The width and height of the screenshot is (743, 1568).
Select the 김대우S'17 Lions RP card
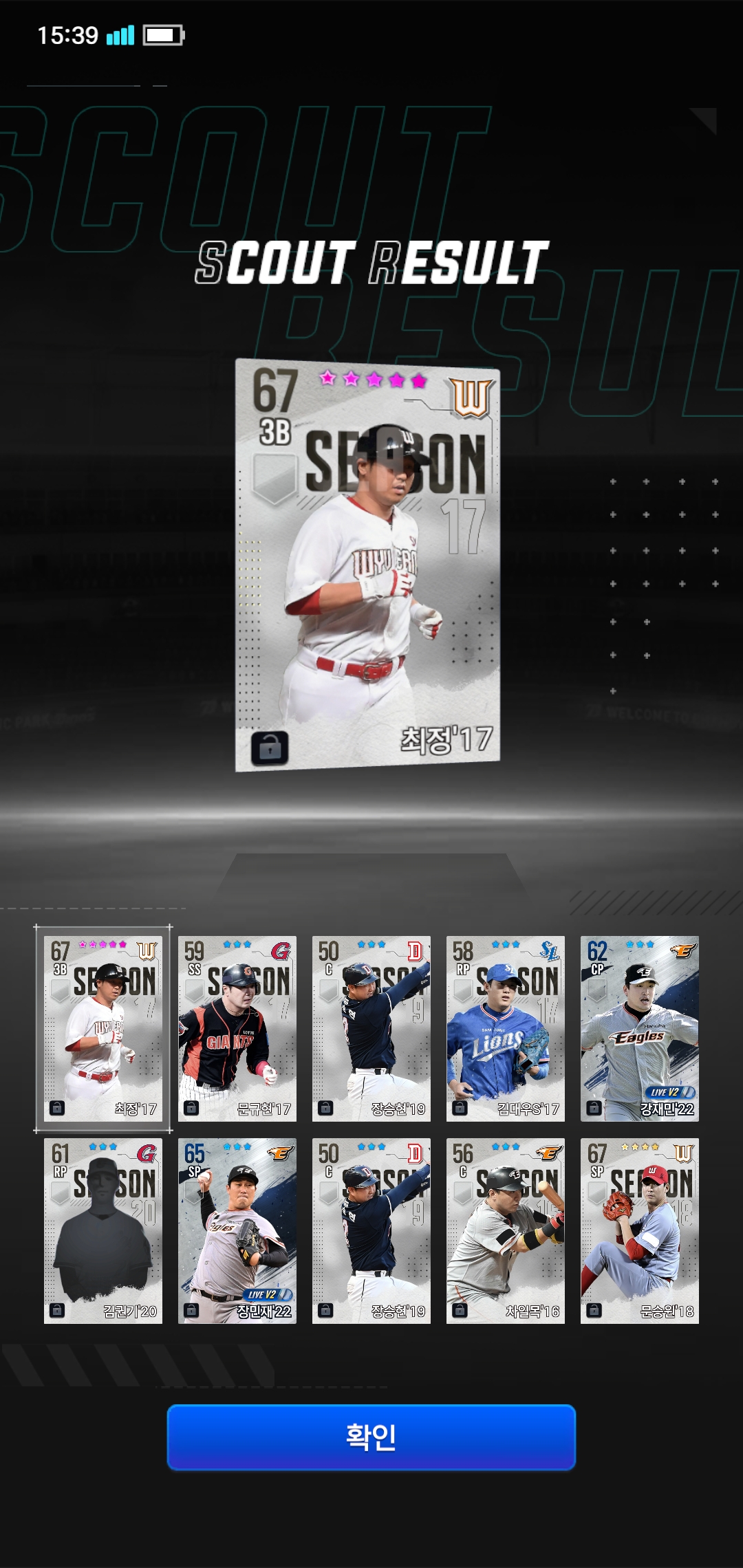506,1028
